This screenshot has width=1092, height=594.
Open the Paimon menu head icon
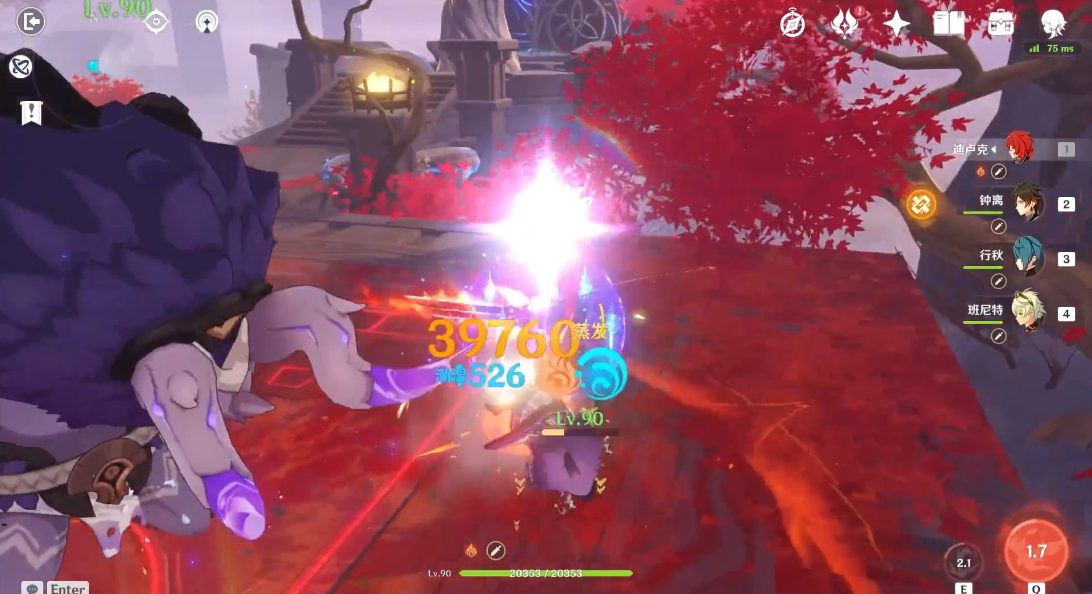coord(1053,23)
